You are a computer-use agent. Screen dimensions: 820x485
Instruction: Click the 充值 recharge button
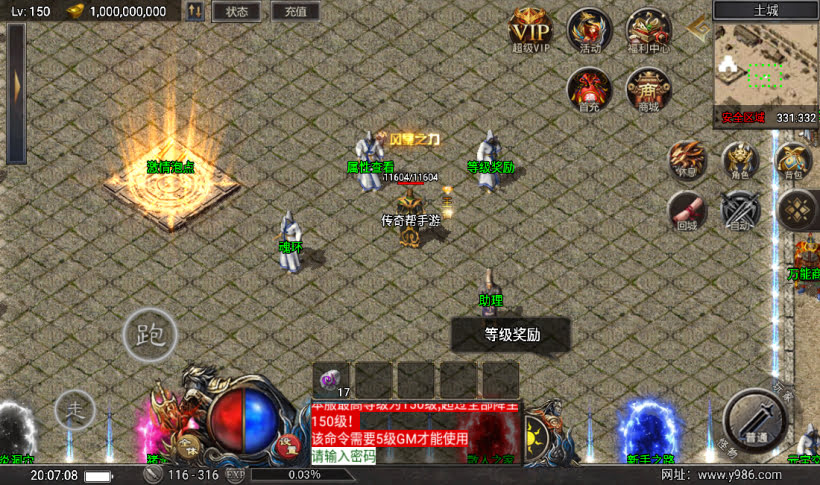[295, 12]
